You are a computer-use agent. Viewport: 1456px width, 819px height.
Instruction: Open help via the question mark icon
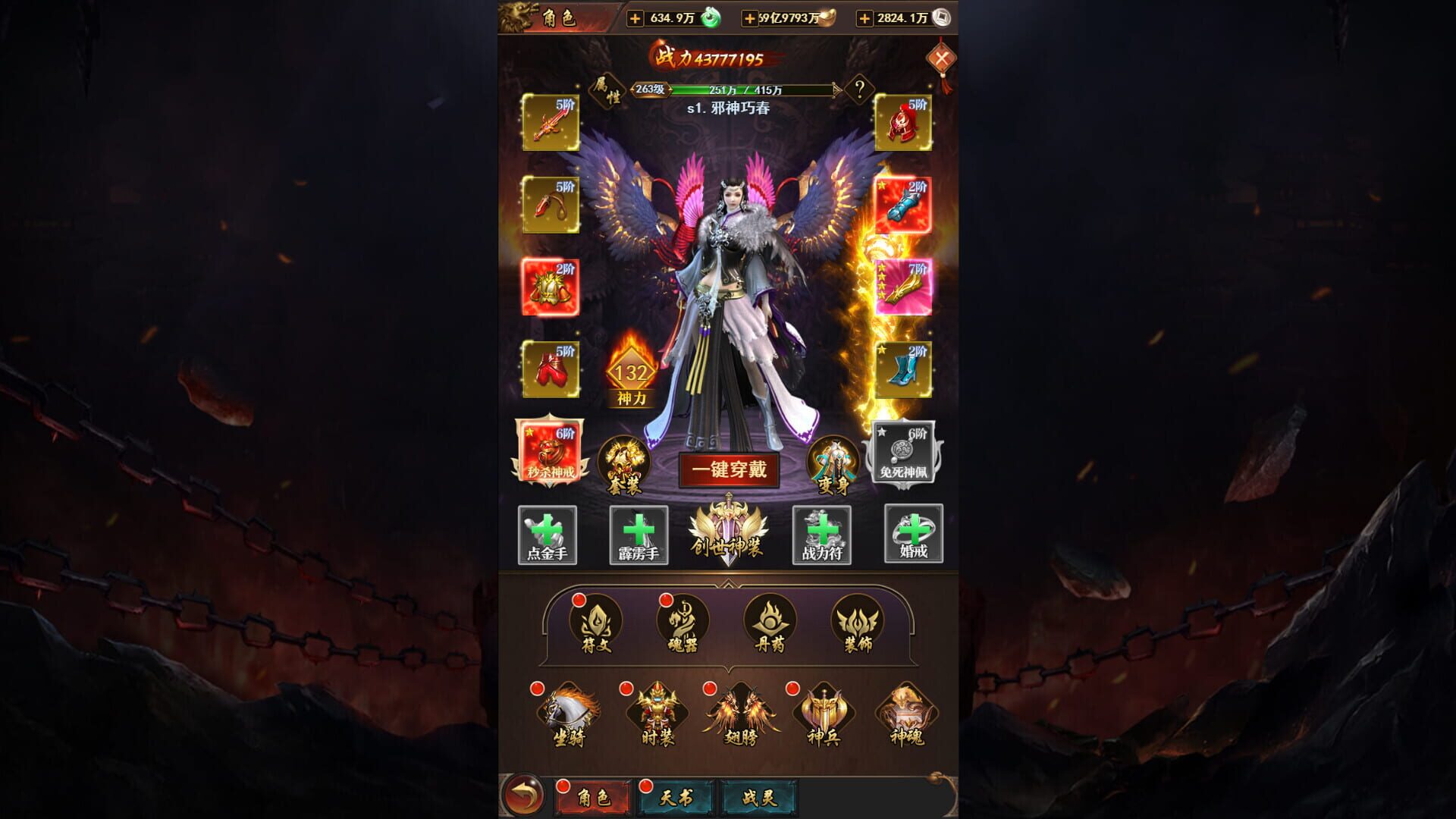pos(858,89)
